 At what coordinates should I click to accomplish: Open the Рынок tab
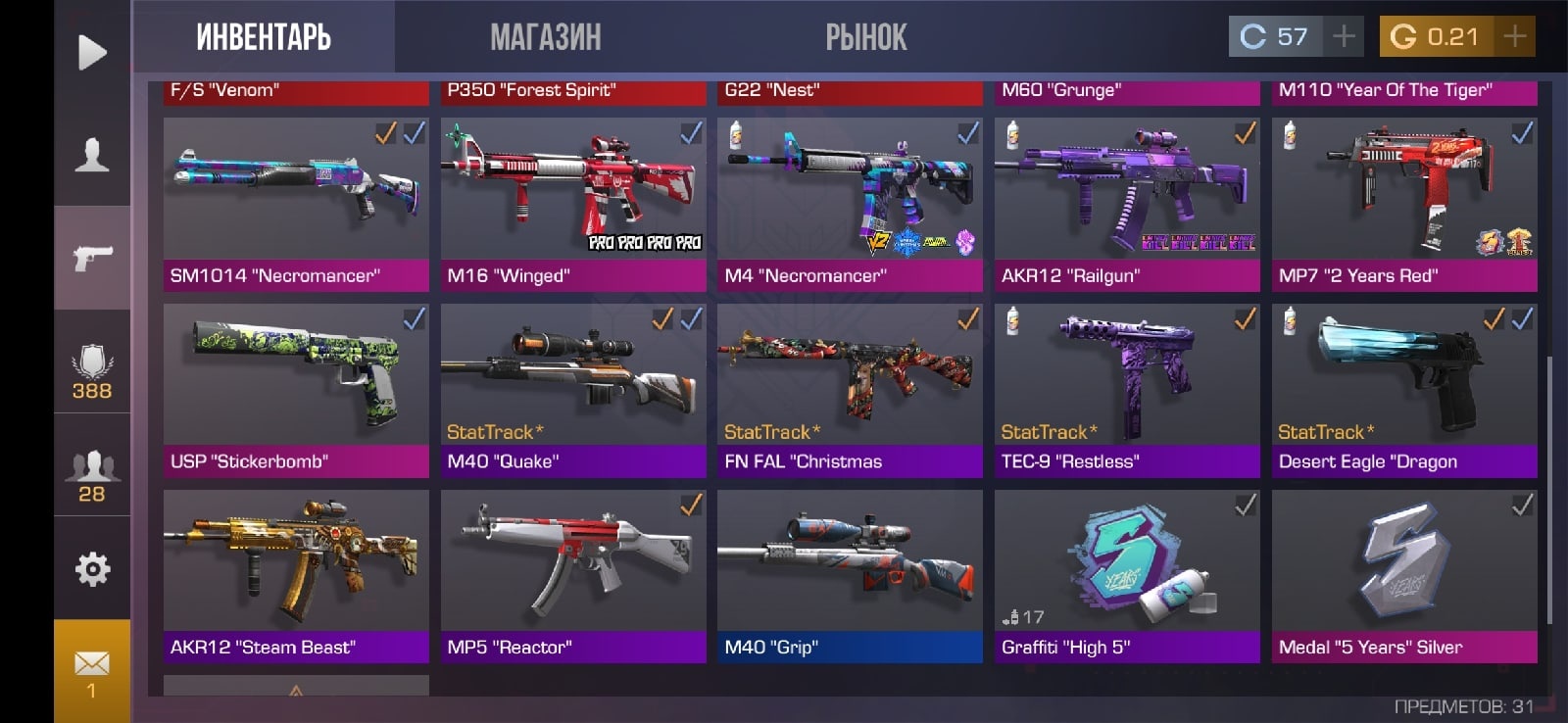click(866, 37)
